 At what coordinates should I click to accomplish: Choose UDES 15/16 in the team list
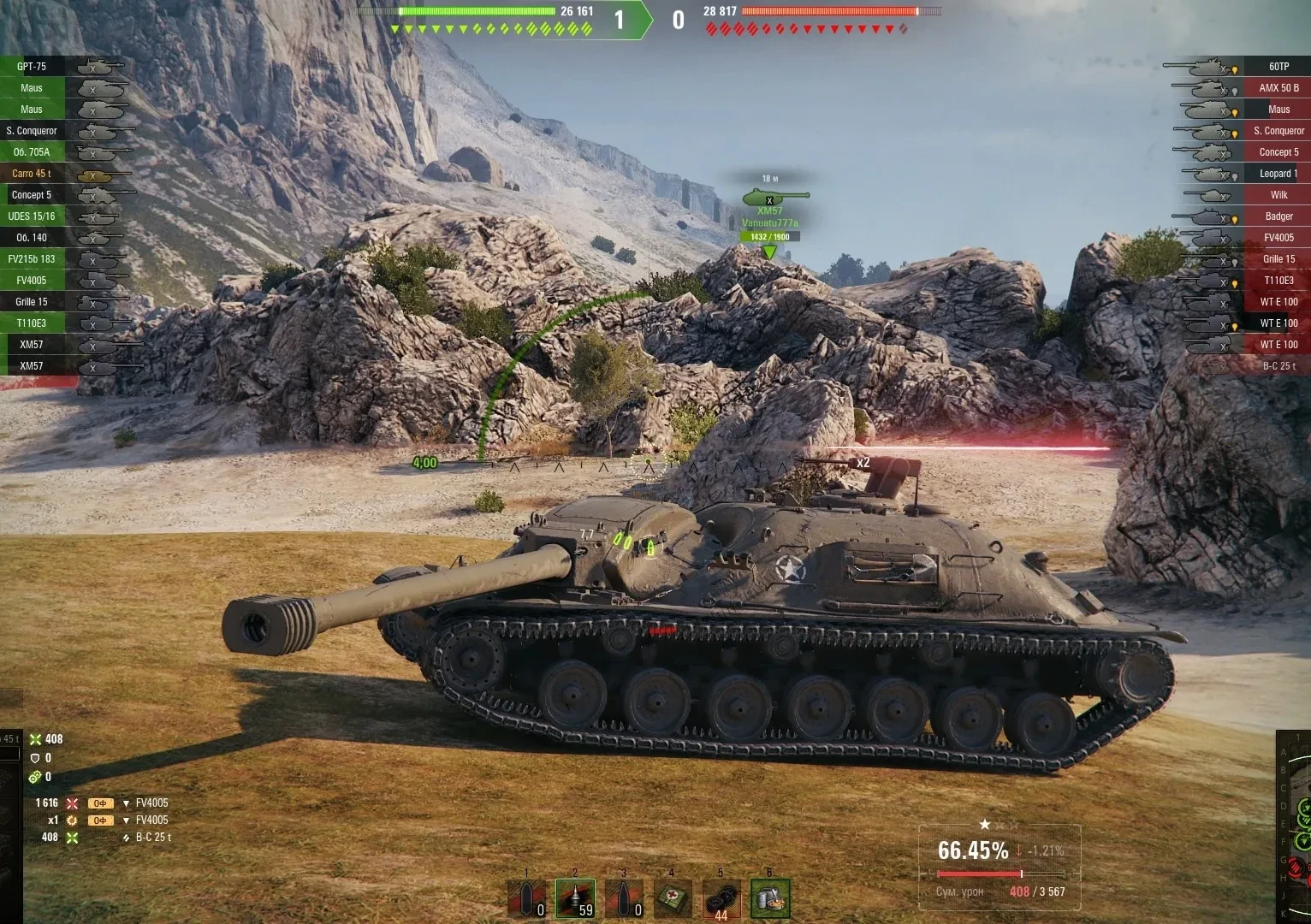point(32,216)
